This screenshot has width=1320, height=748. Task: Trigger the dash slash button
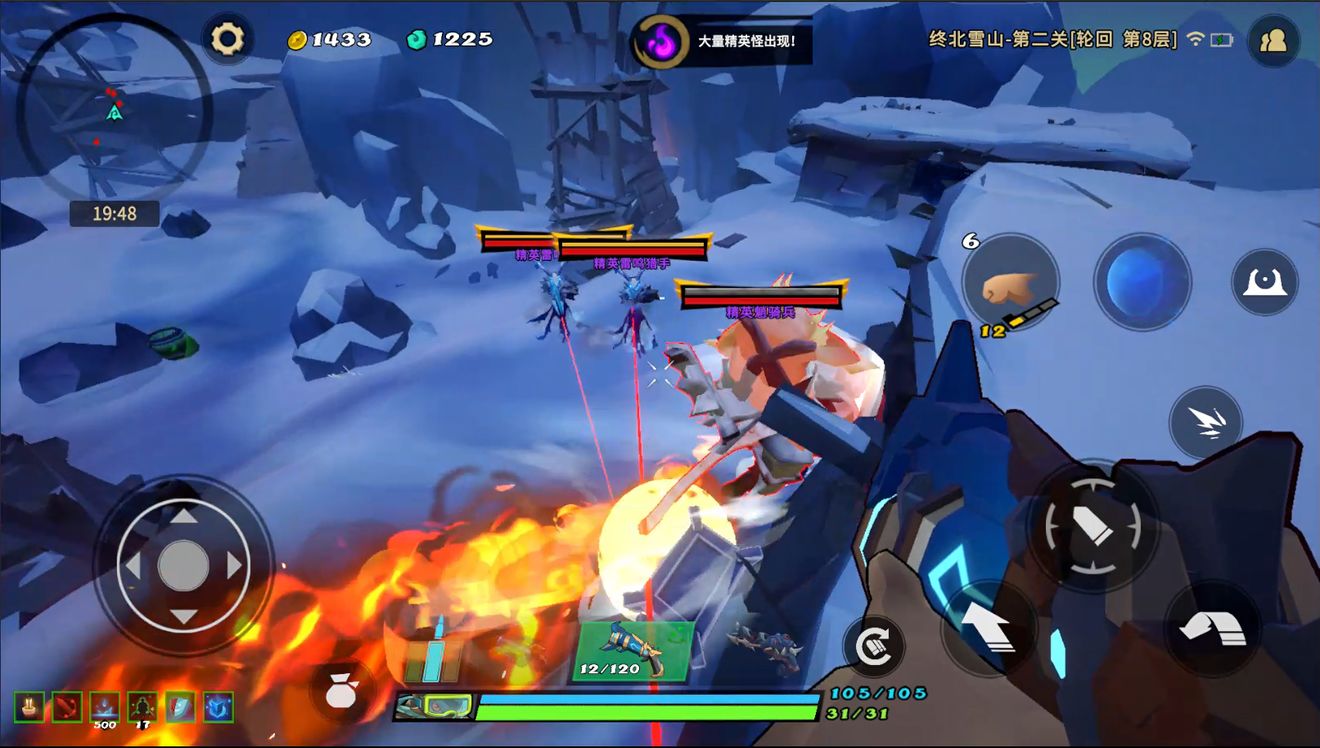pyautogui.click(x=1206, y=423)
